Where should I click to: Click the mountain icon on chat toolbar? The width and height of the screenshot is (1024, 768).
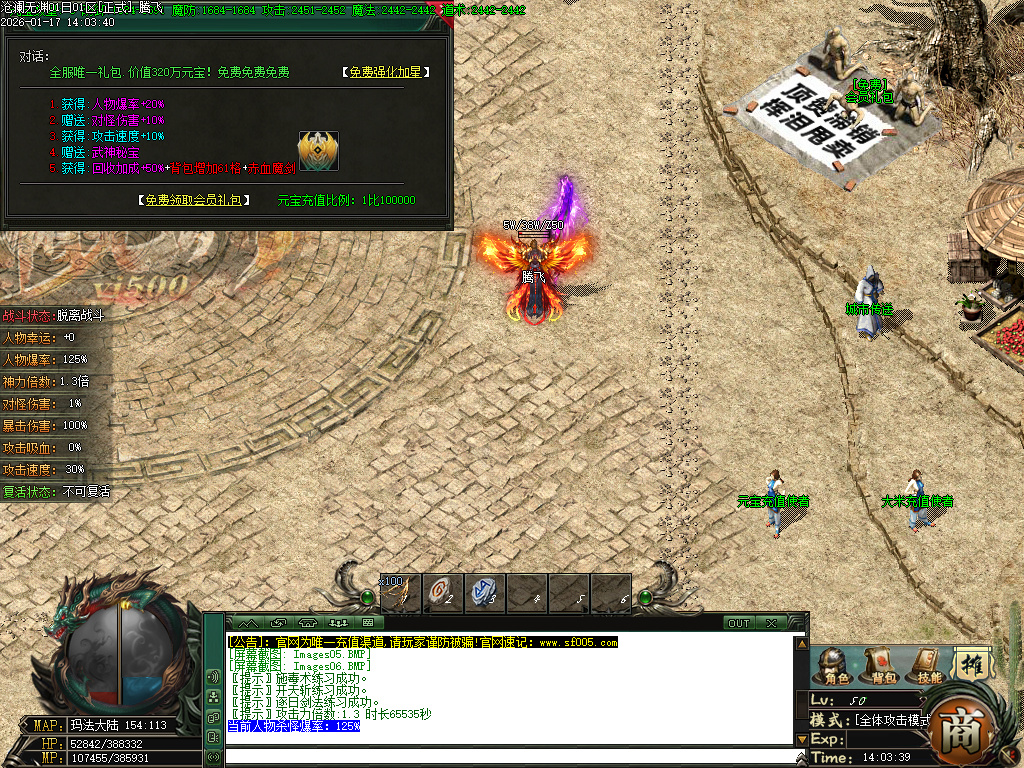pos(247,623)
